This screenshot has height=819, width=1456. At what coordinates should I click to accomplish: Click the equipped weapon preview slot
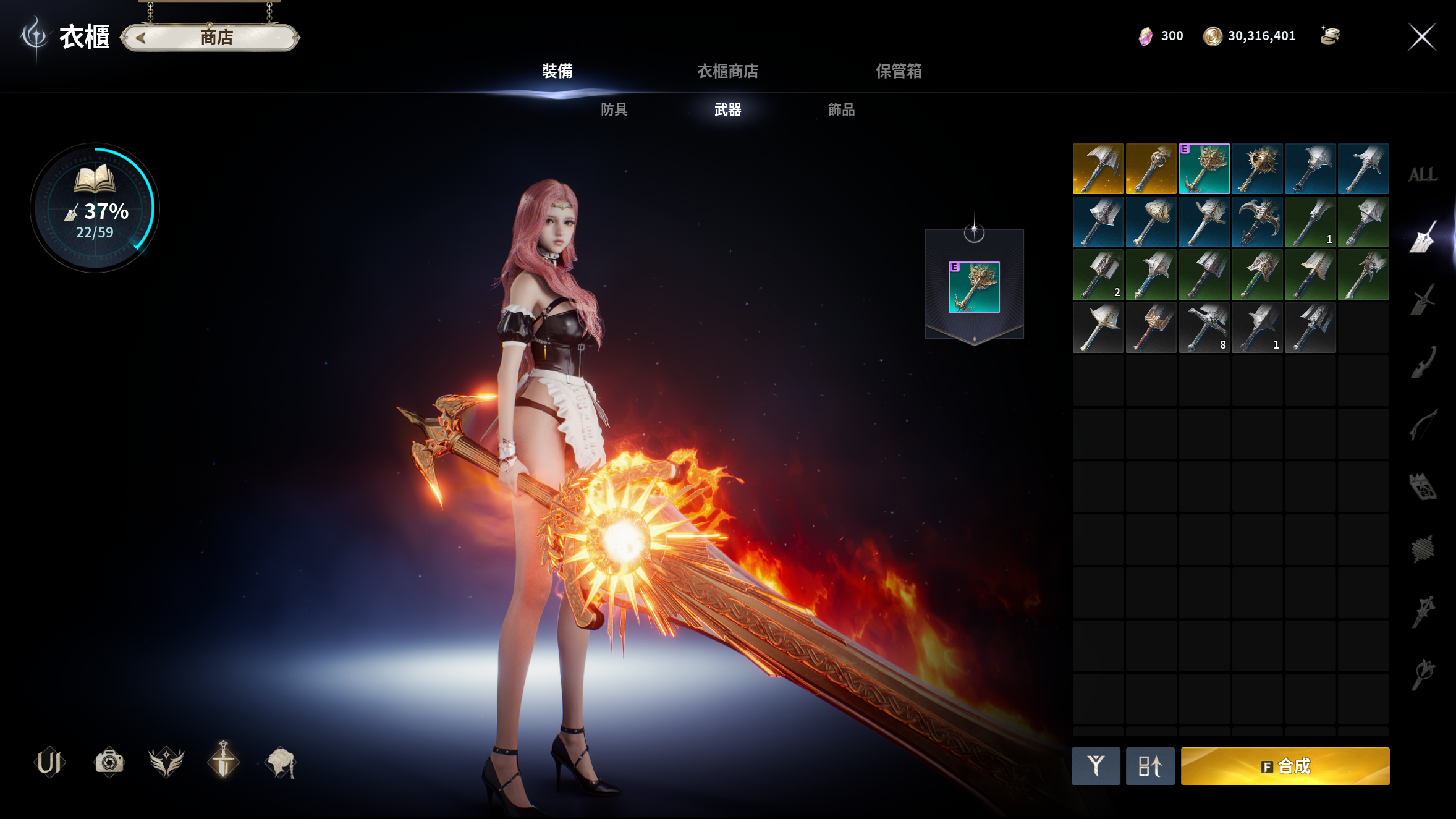[974, 287]
